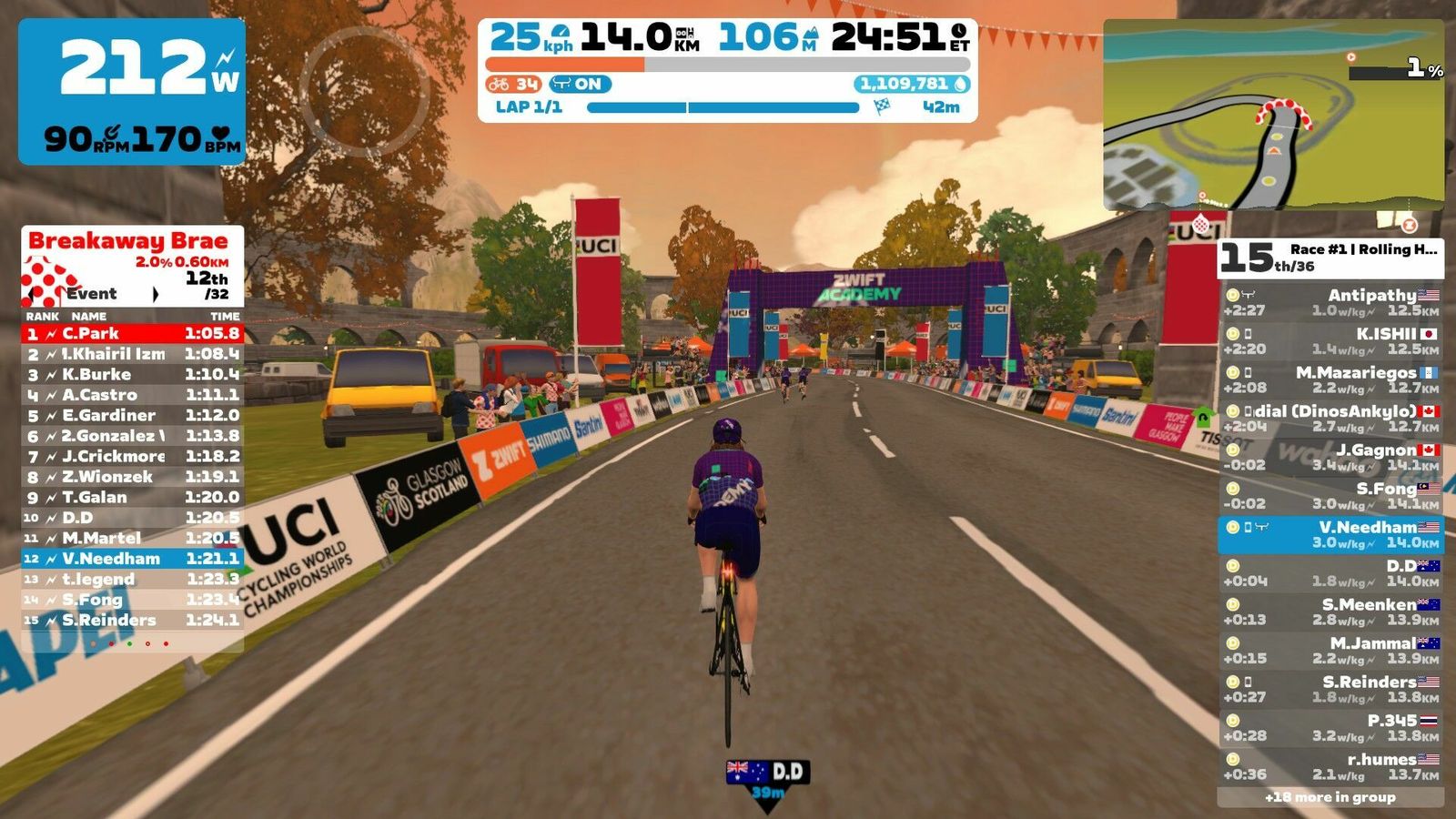Show previous segment with left arrow beside Event
1456x819 pixels.
pyautogui.click(x=34, y=294)
